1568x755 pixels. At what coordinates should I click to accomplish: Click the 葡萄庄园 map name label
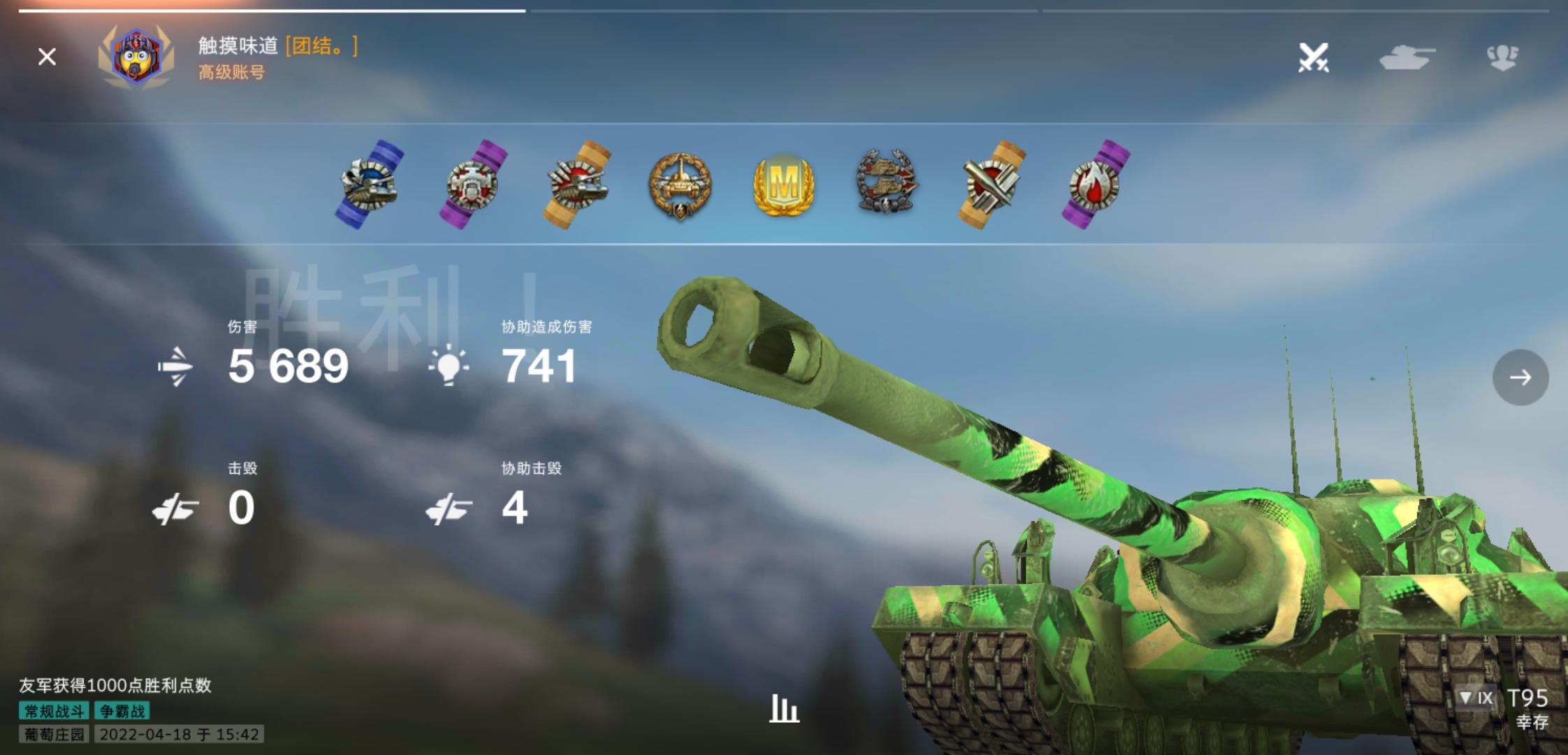(x=54, y=735)
